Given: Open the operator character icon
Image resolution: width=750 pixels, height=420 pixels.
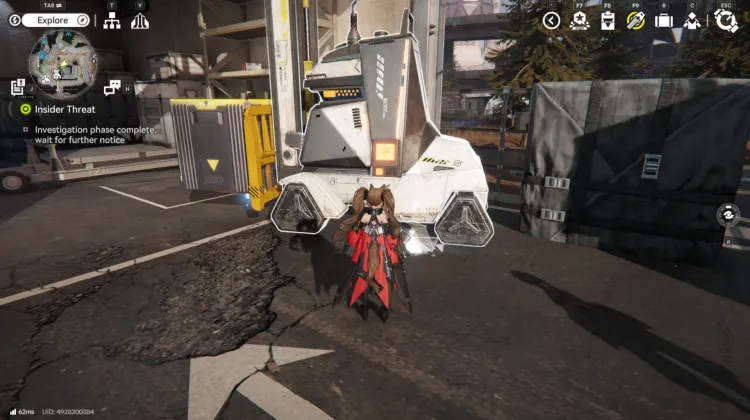Looking at the screenshot, I should pyautogui.click(x=691, y=20).
